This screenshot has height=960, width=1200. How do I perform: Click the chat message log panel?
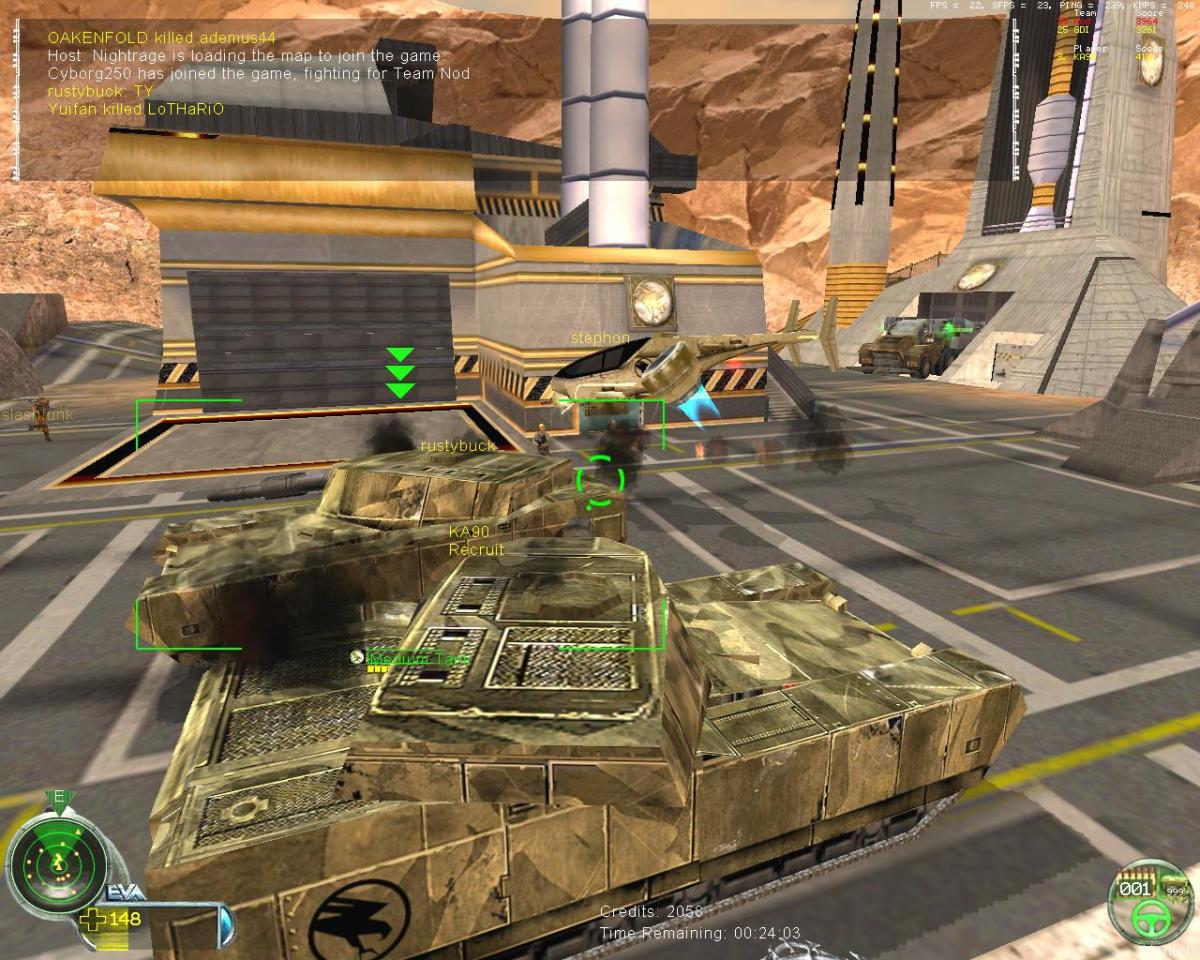pyautogui.click(x=260, y=73)
